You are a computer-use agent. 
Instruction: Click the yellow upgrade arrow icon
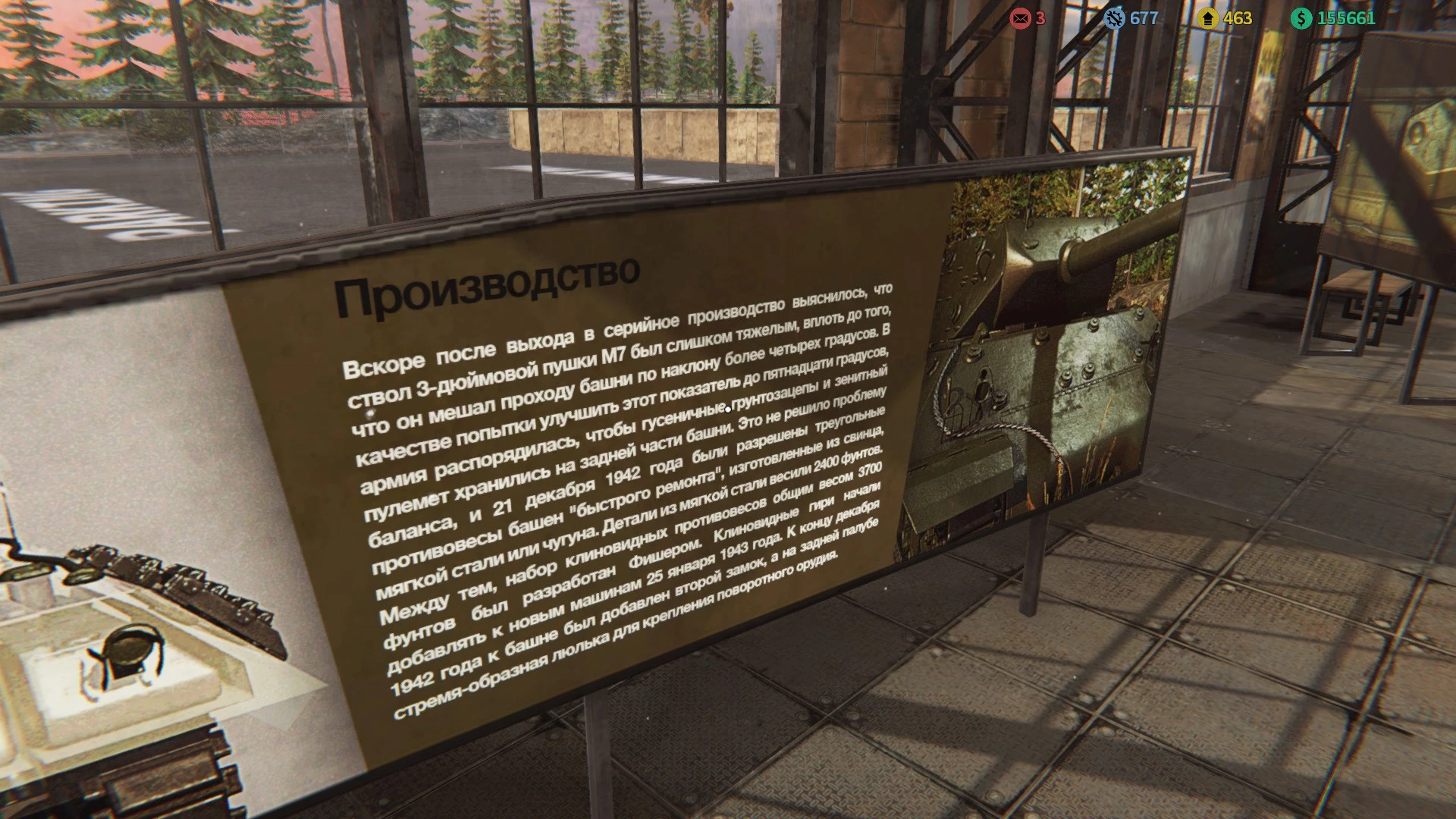[1207, 19]
